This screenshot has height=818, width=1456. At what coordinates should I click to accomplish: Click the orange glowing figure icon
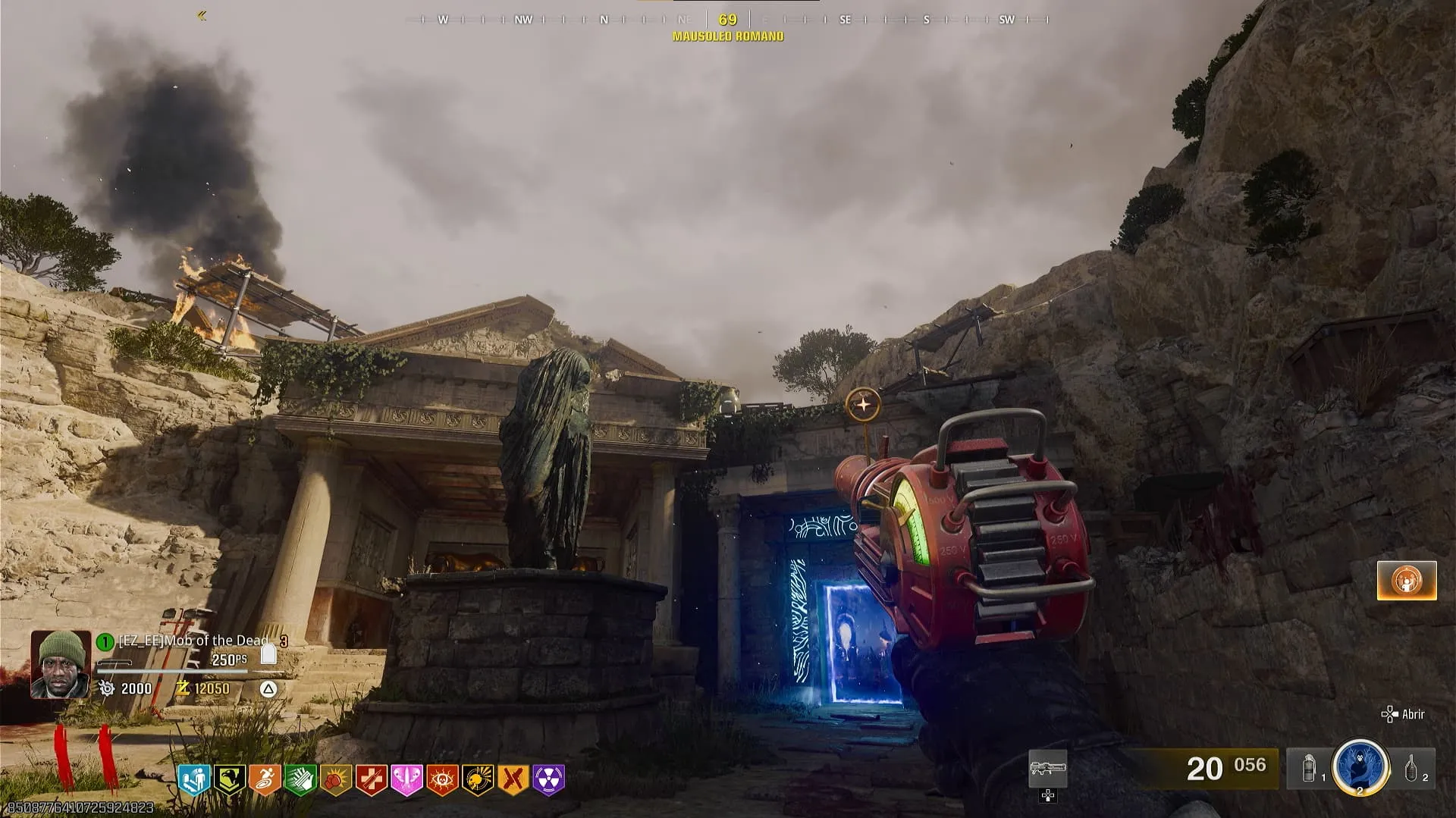tap(1407, 581)
